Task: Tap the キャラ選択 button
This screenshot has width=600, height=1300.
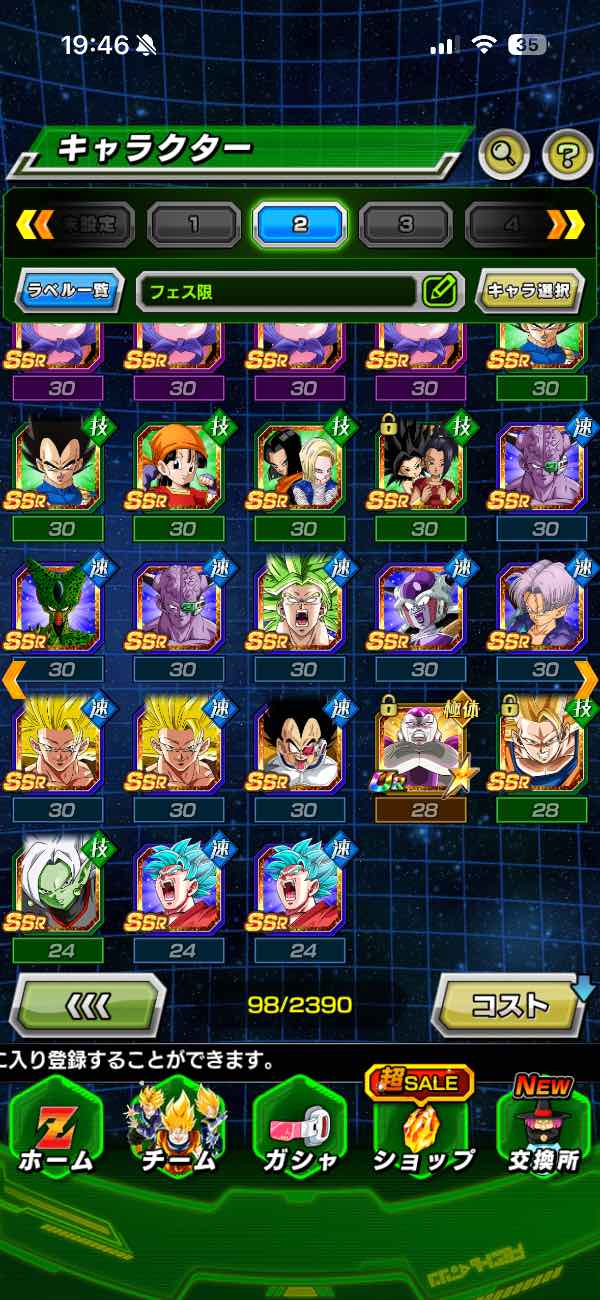Action: (529, 291)
